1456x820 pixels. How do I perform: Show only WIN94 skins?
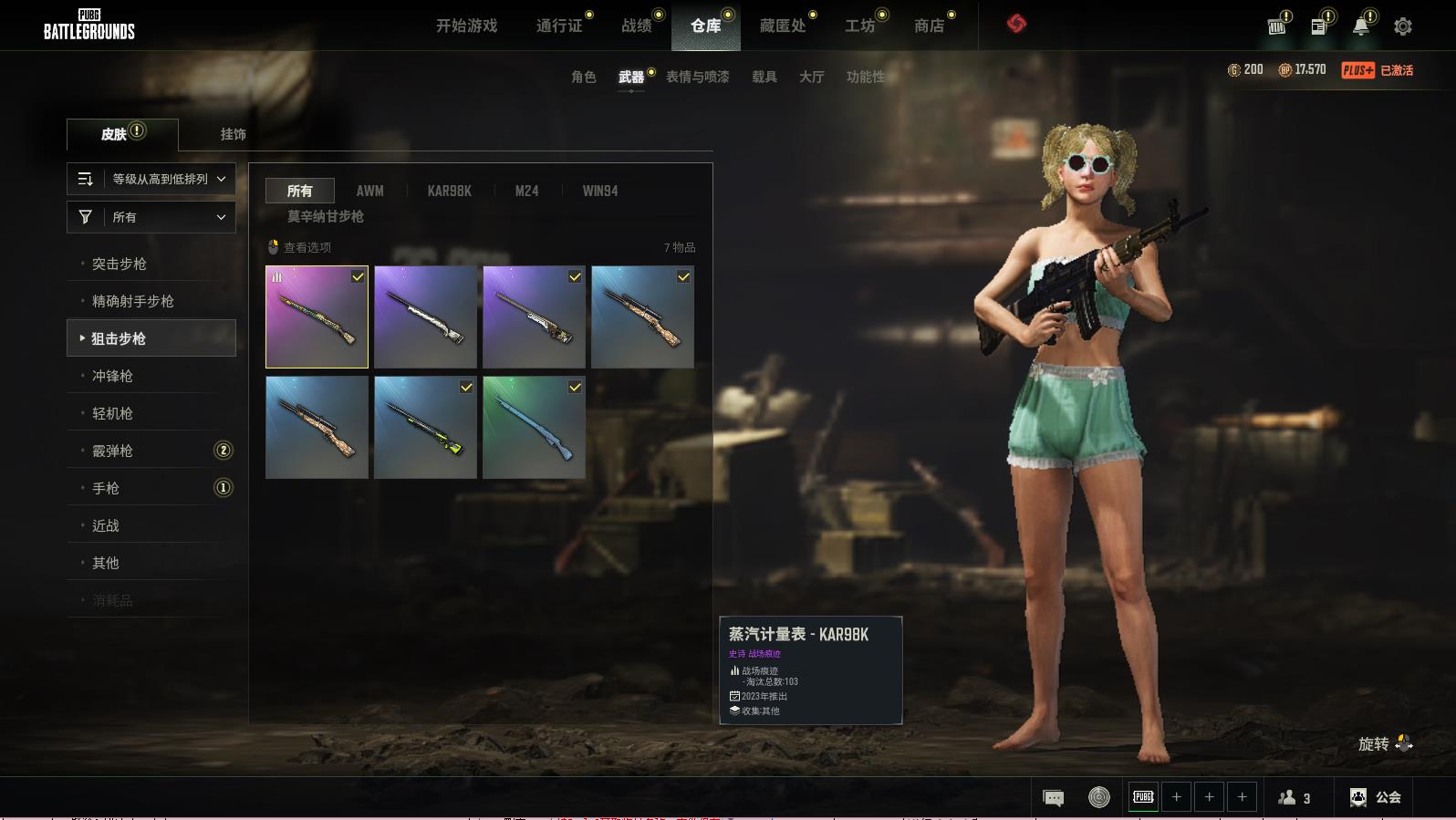(x=599, y=191)
